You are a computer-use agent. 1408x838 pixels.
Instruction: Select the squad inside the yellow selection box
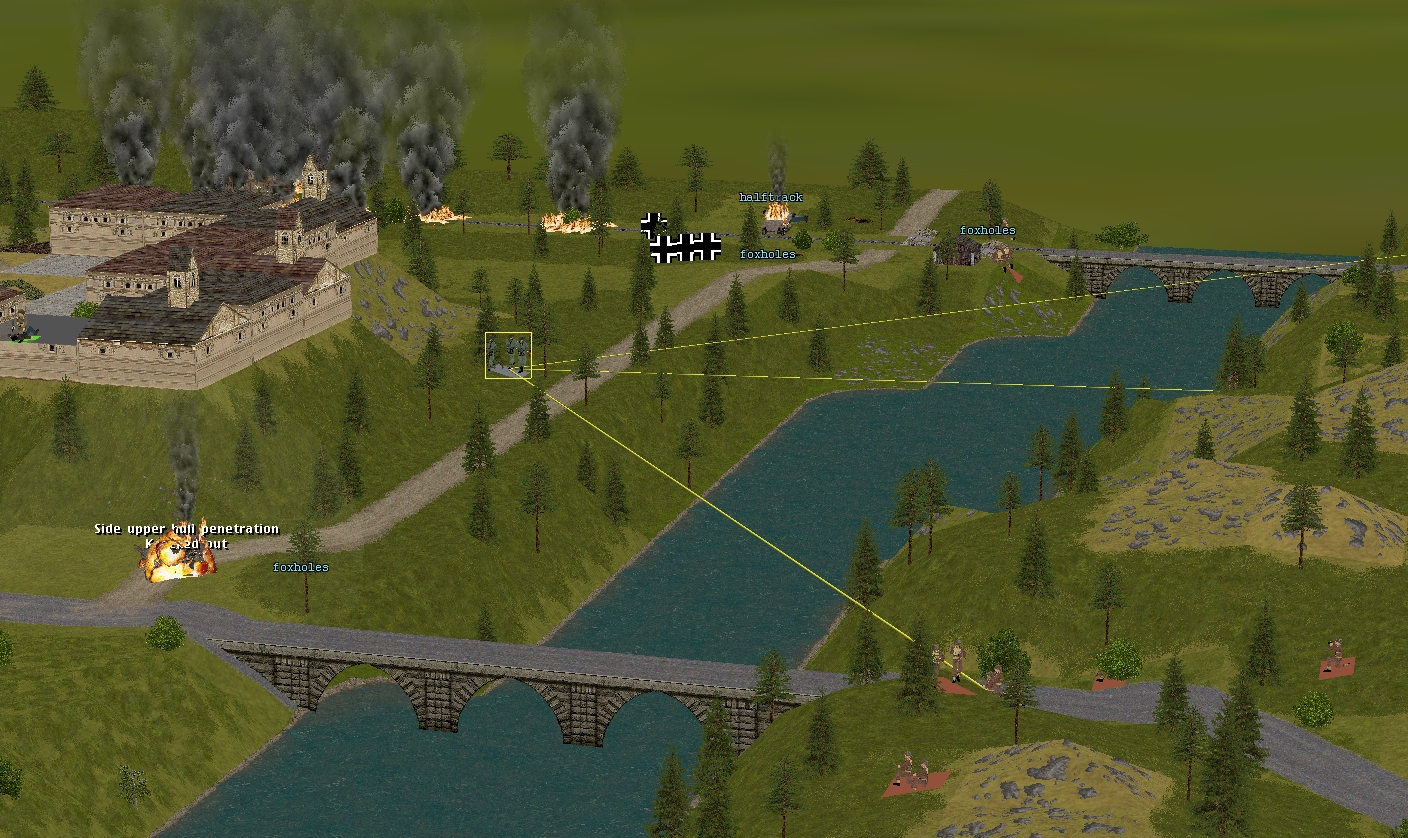coord(508,356)
